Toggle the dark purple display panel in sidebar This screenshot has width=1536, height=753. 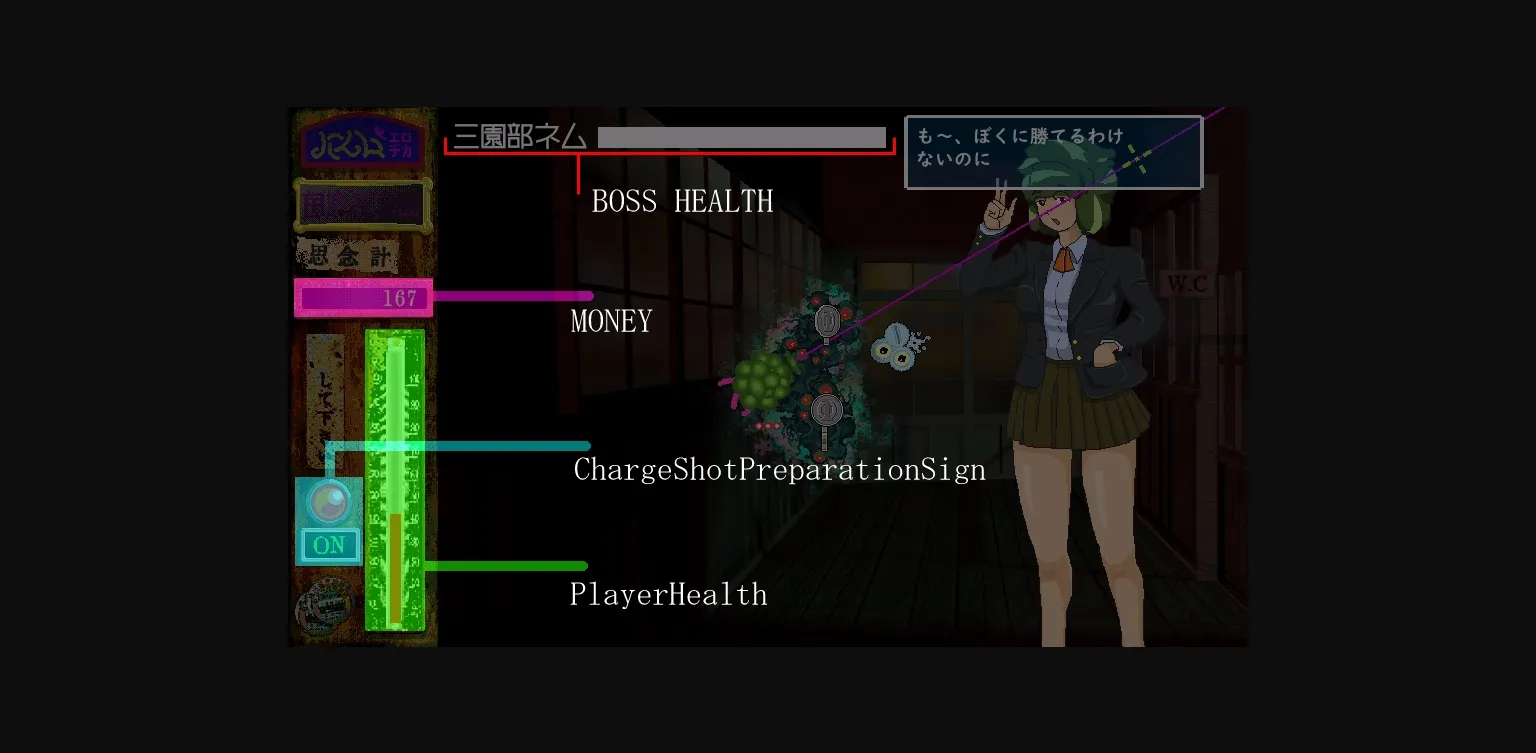362,204
